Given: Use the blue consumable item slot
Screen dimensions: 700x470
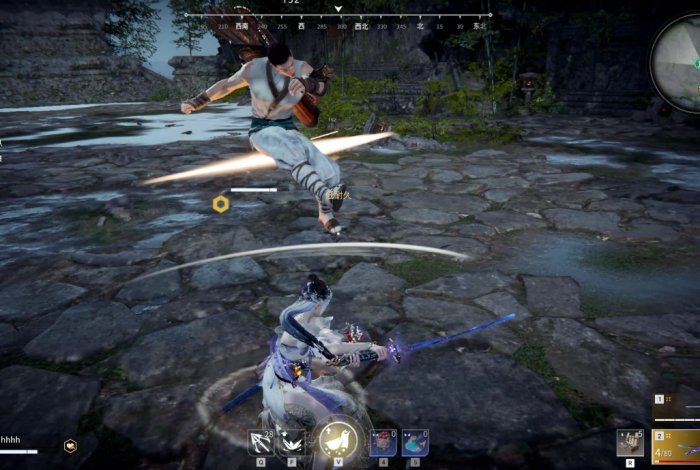Looking at the screenshot, I should (x=414, y=442).
